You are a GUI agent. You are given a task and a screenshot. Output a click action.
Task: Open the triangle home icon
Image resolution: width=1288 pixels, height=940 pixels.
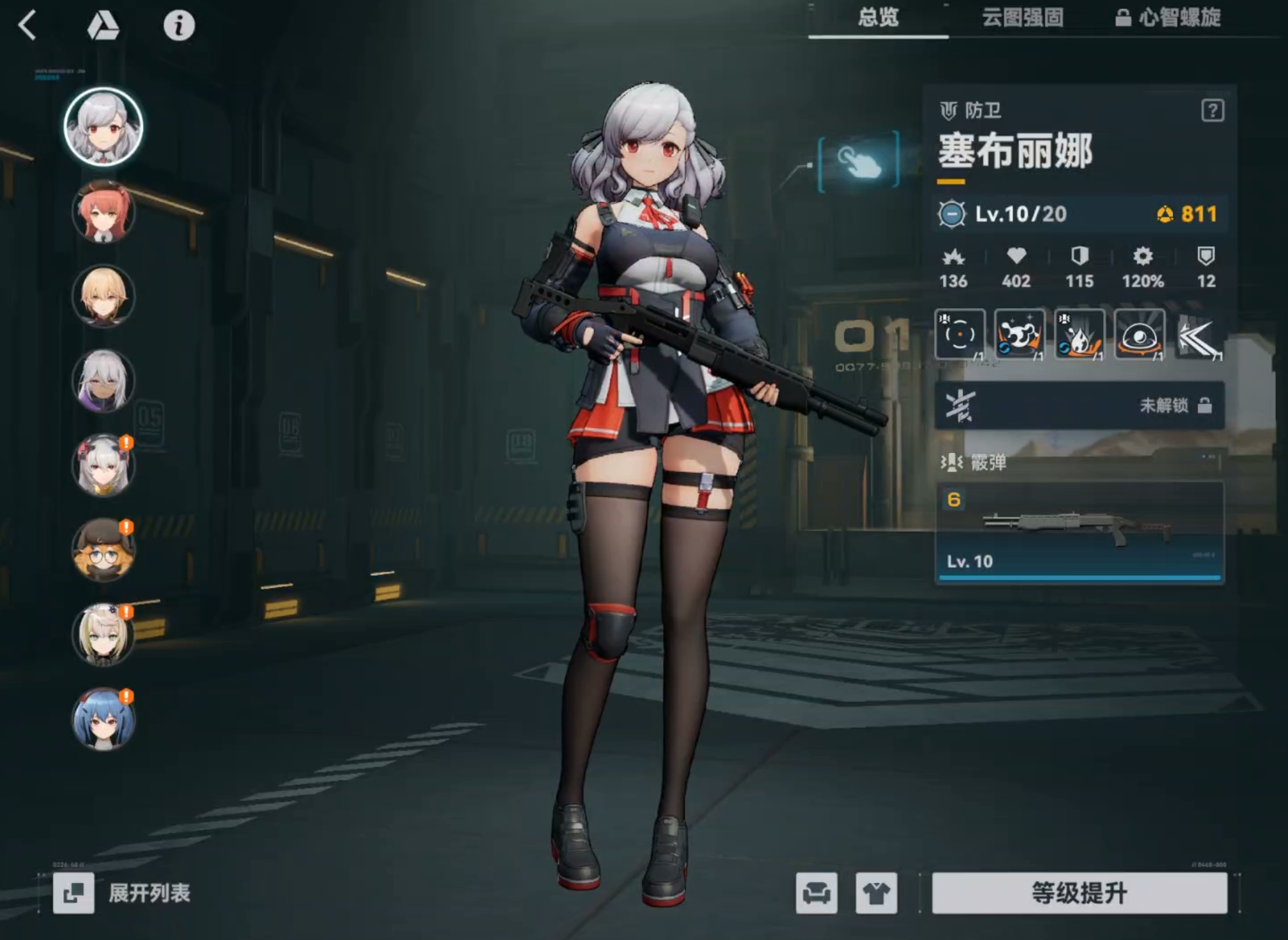[x=103, y=26]
